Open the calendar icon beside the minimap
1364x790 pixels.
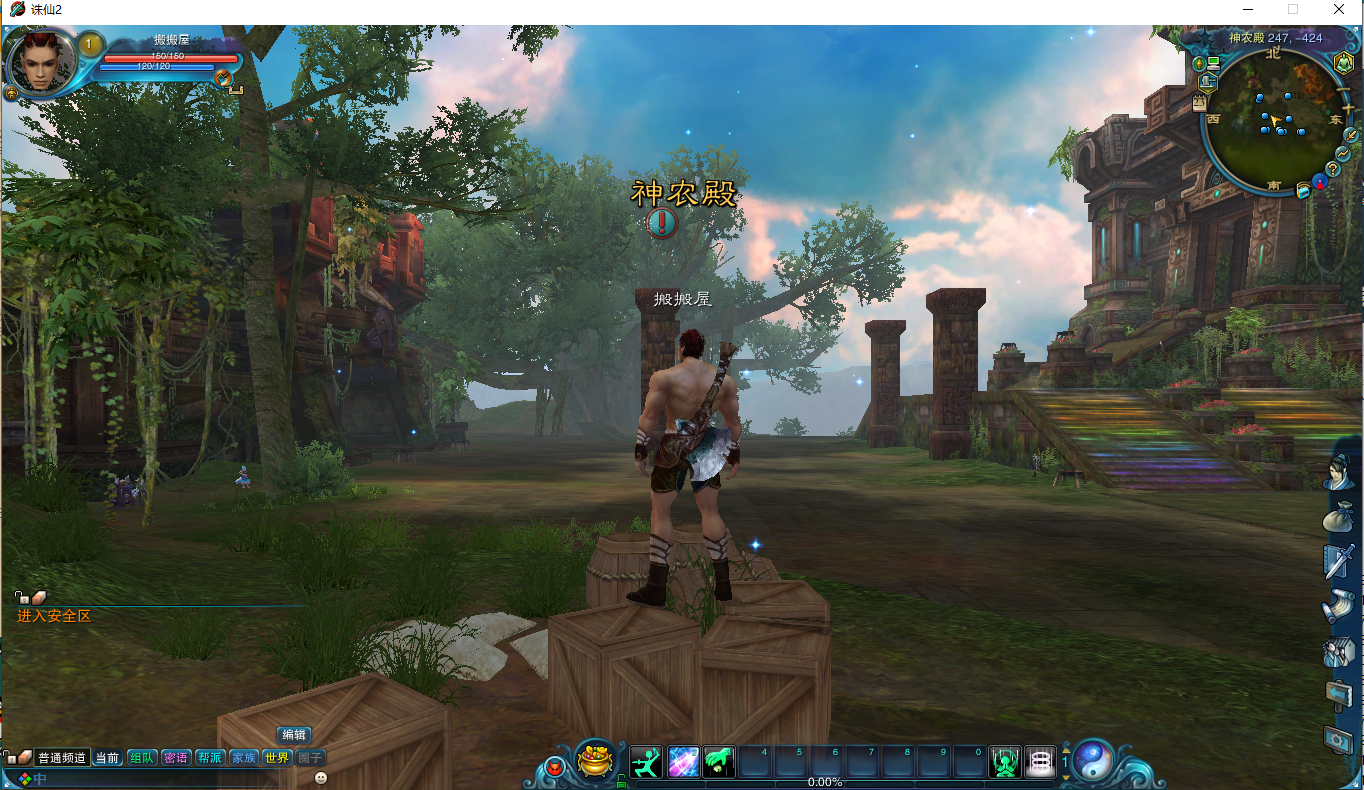[1200, 102]
